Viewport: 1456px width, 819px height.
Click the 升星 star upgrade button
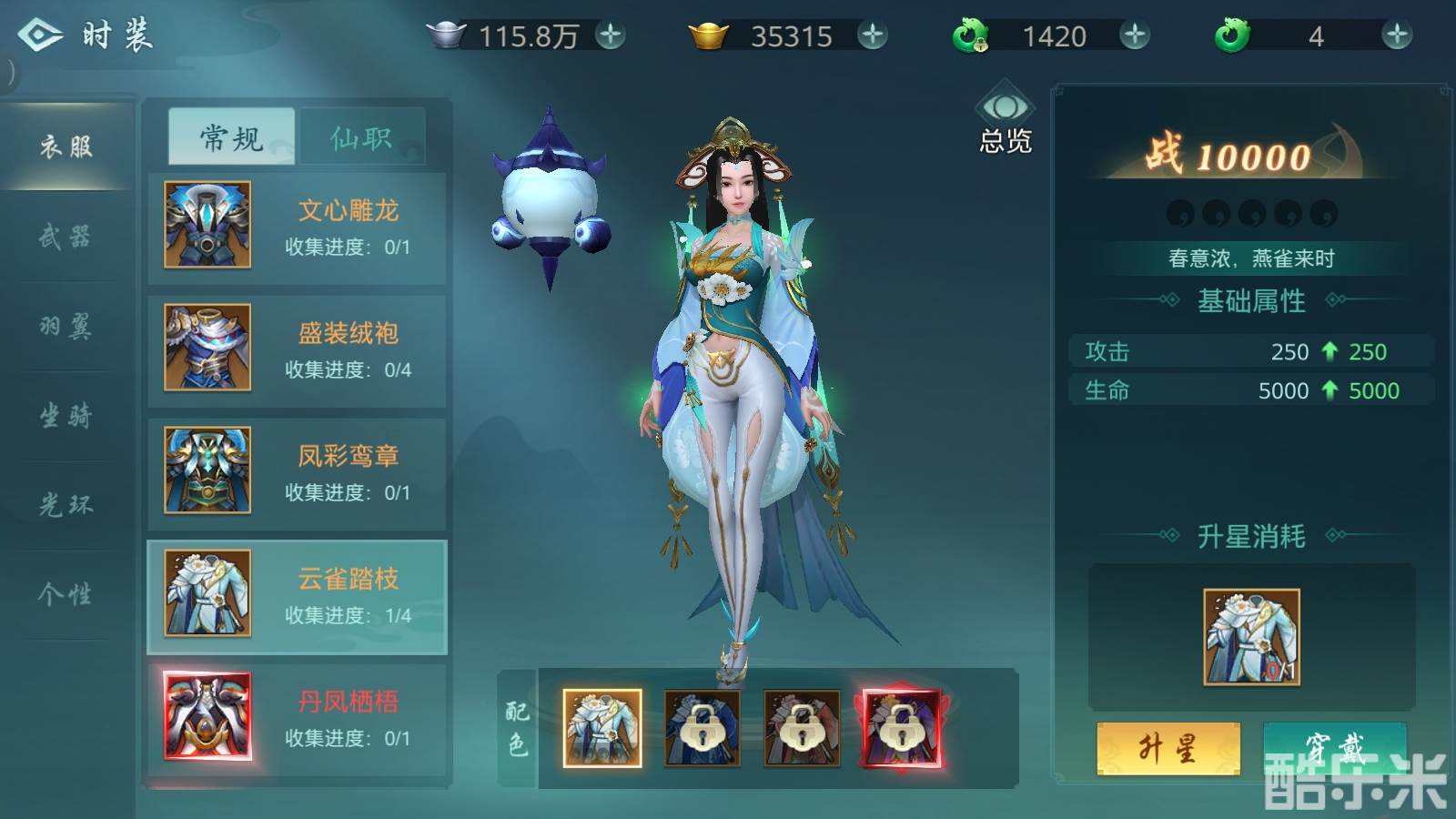(x=1168, y=749)
